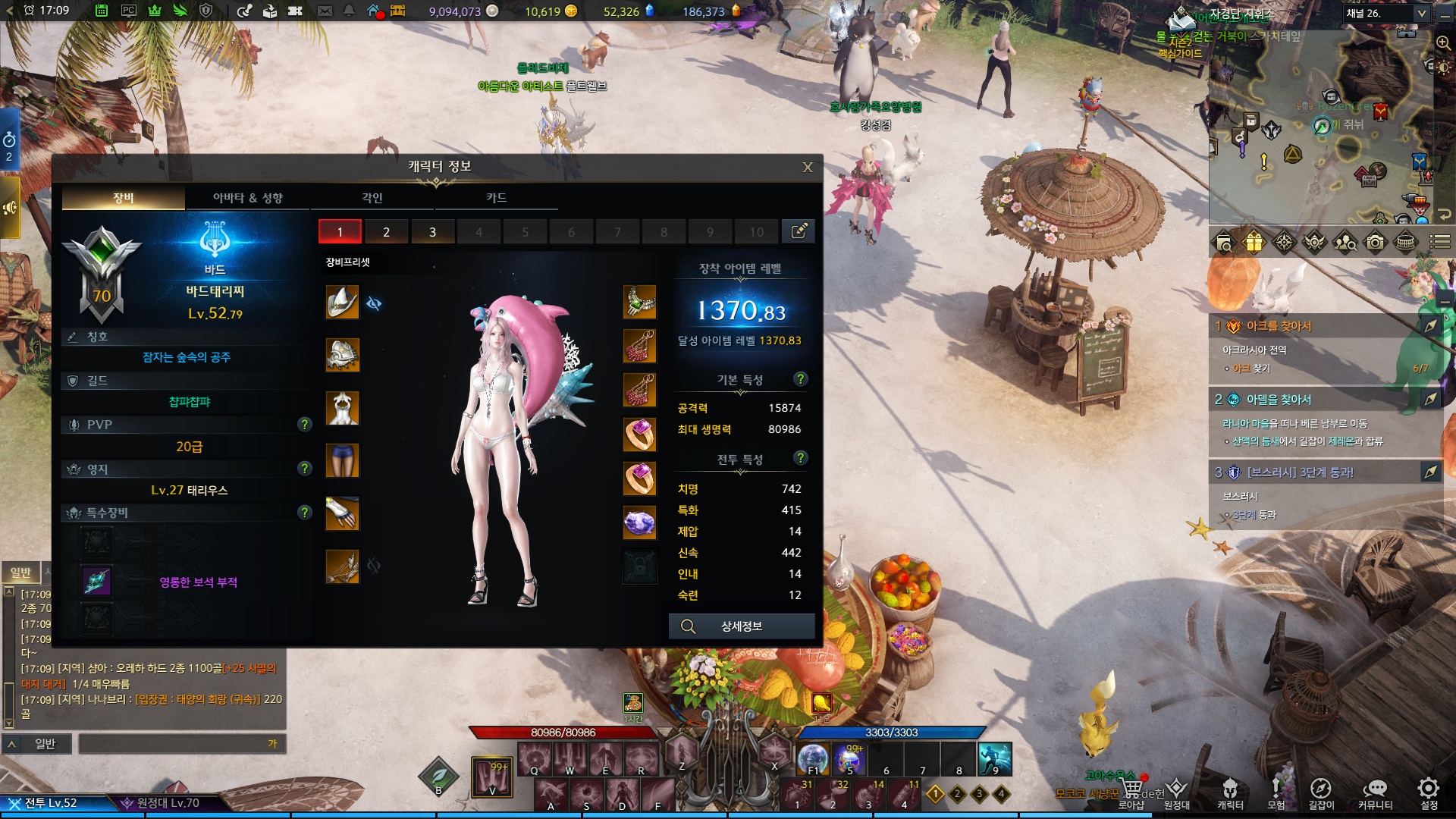Select the helmet equipment slot

(342, 302)
